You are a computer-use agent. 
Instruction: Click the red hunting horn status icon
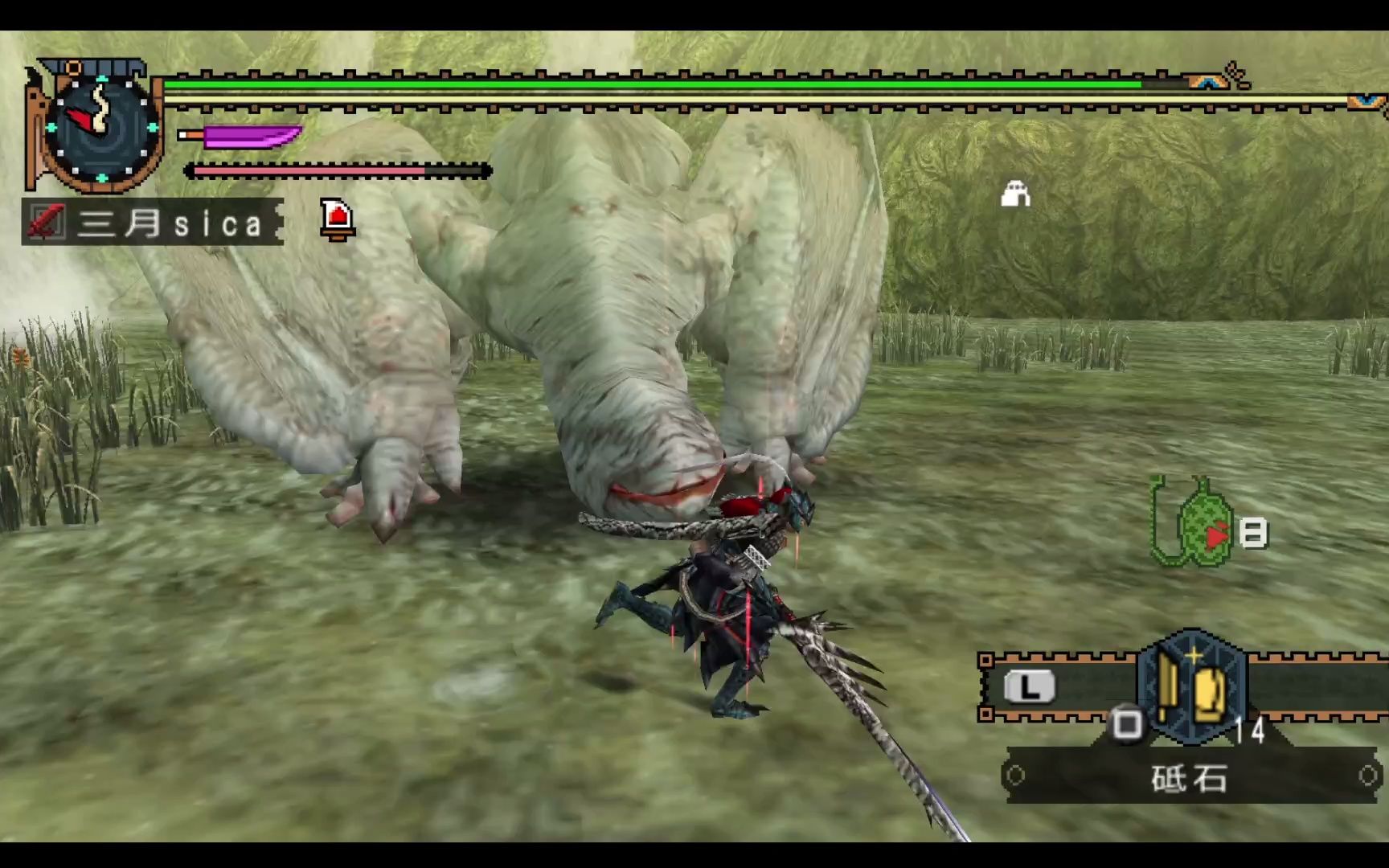[x=338, y=219]
